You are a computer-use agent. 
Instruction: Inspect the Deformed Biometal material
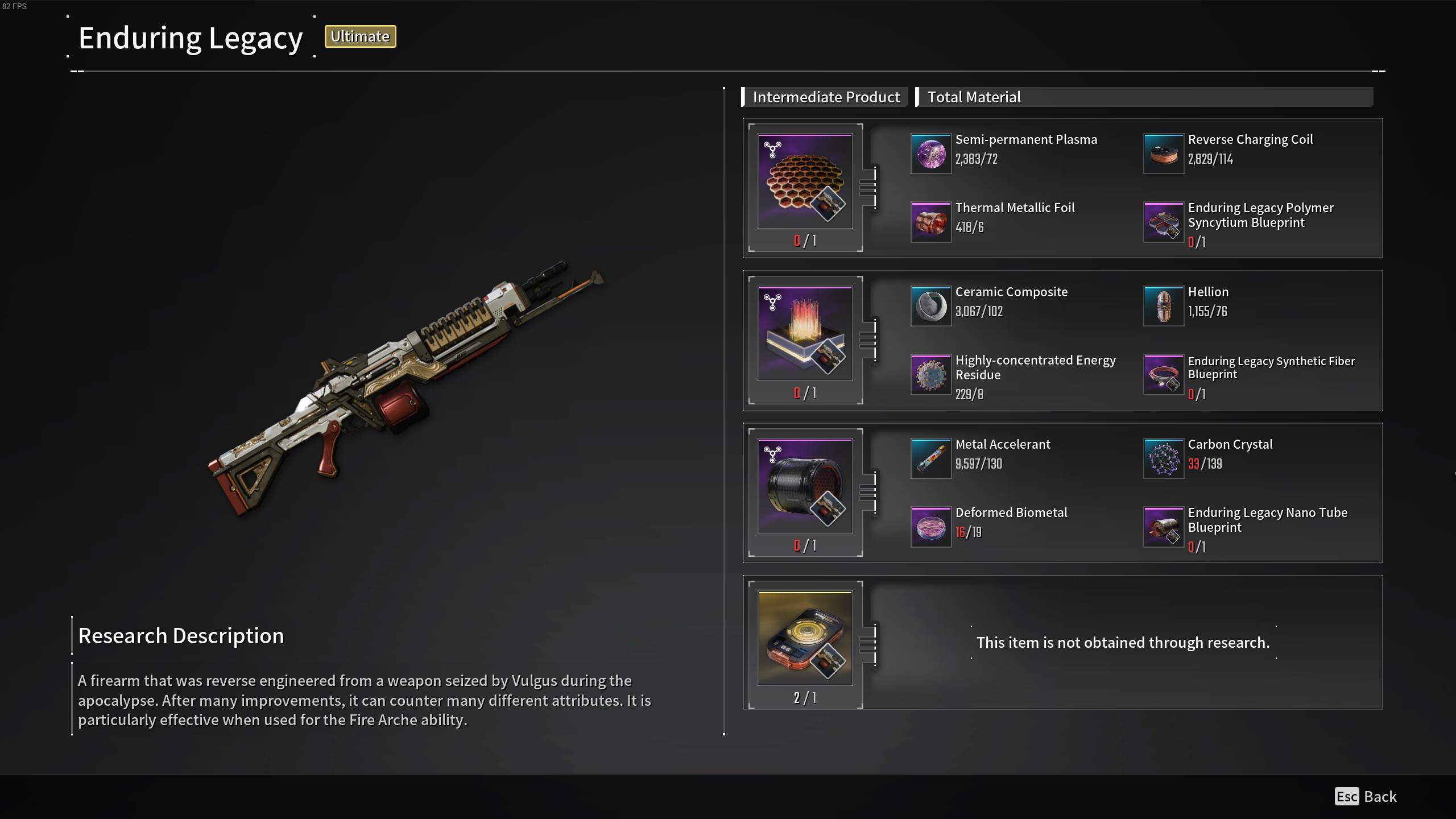[x=931, y=527]
